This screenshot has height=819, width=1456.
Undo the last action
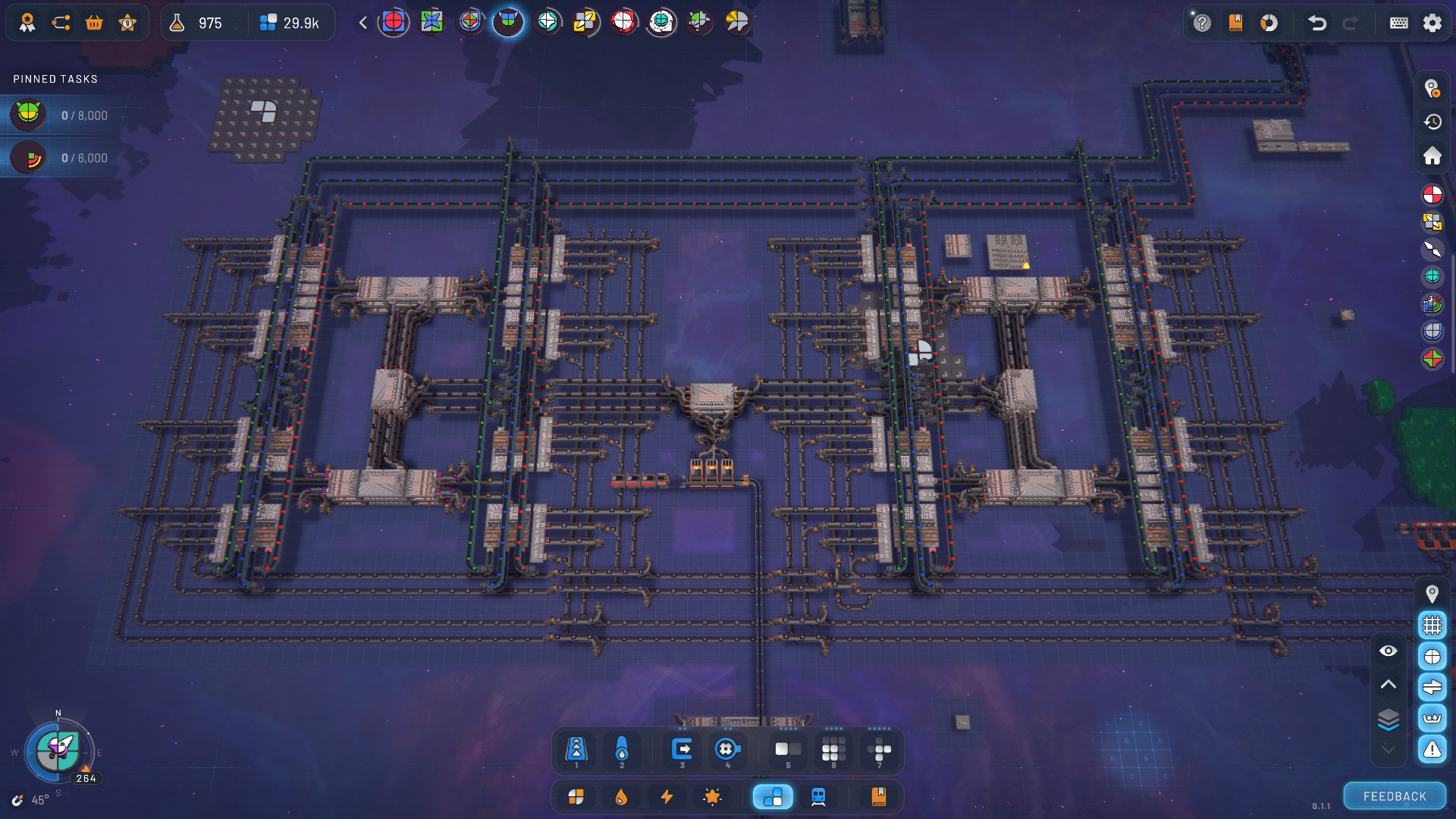(x=1317, y=23)
